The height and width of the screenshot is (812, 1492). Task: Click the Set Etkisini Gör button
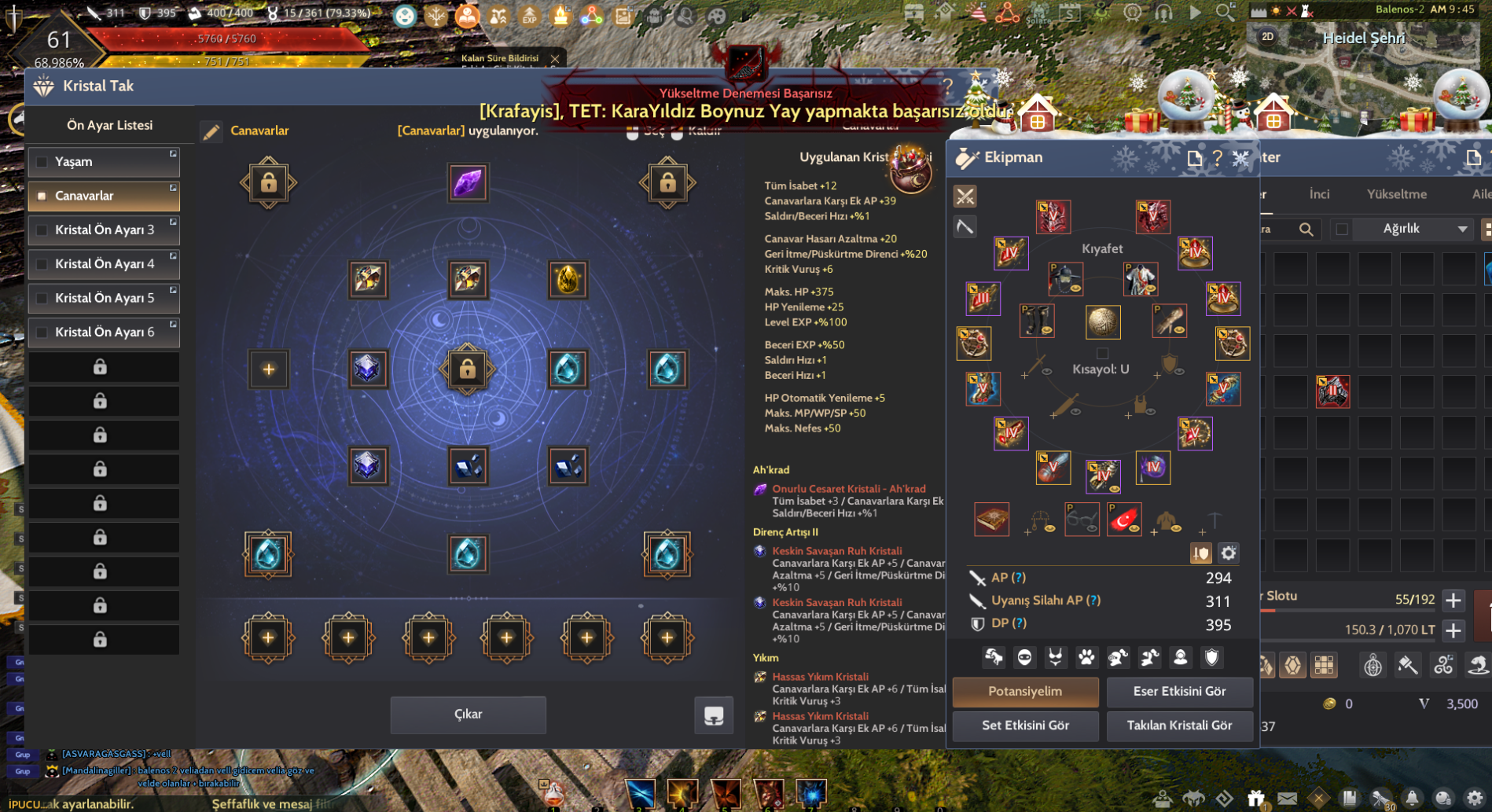pos(1025,726)
